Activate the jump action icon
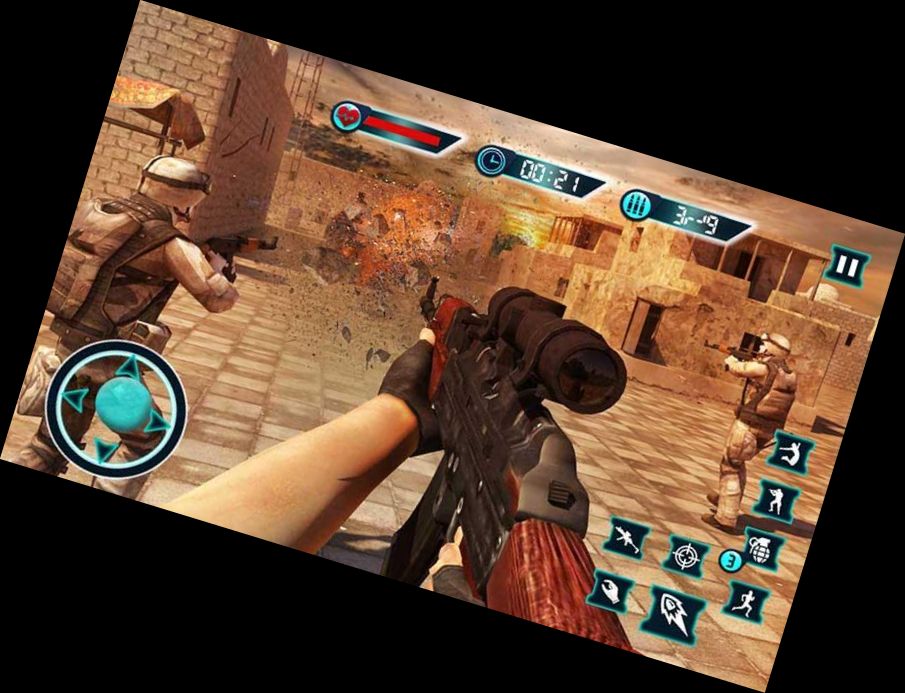This screenshot has height=693, width=905. click(790, 452)
